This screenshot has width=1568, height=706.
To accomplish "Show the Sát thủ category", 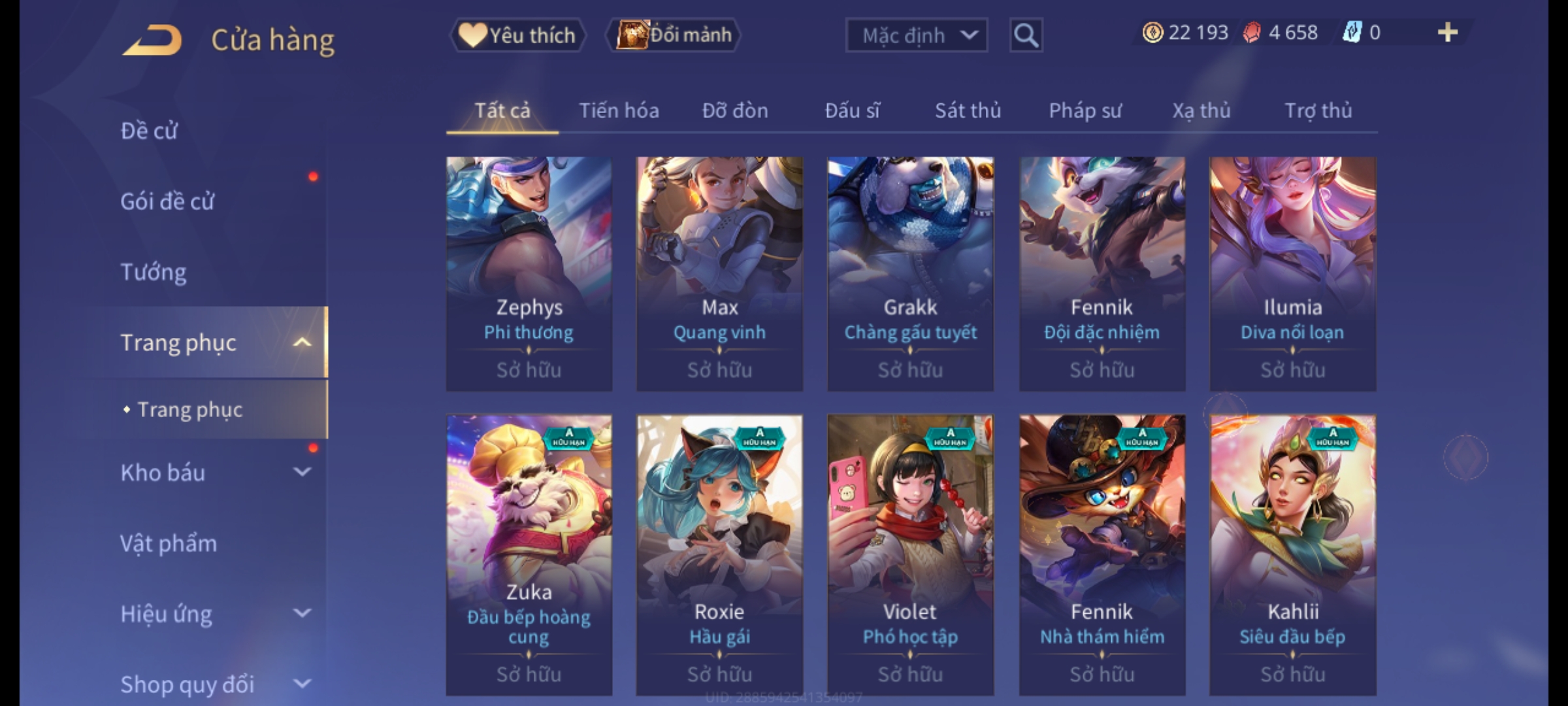I will pos(968,110).
